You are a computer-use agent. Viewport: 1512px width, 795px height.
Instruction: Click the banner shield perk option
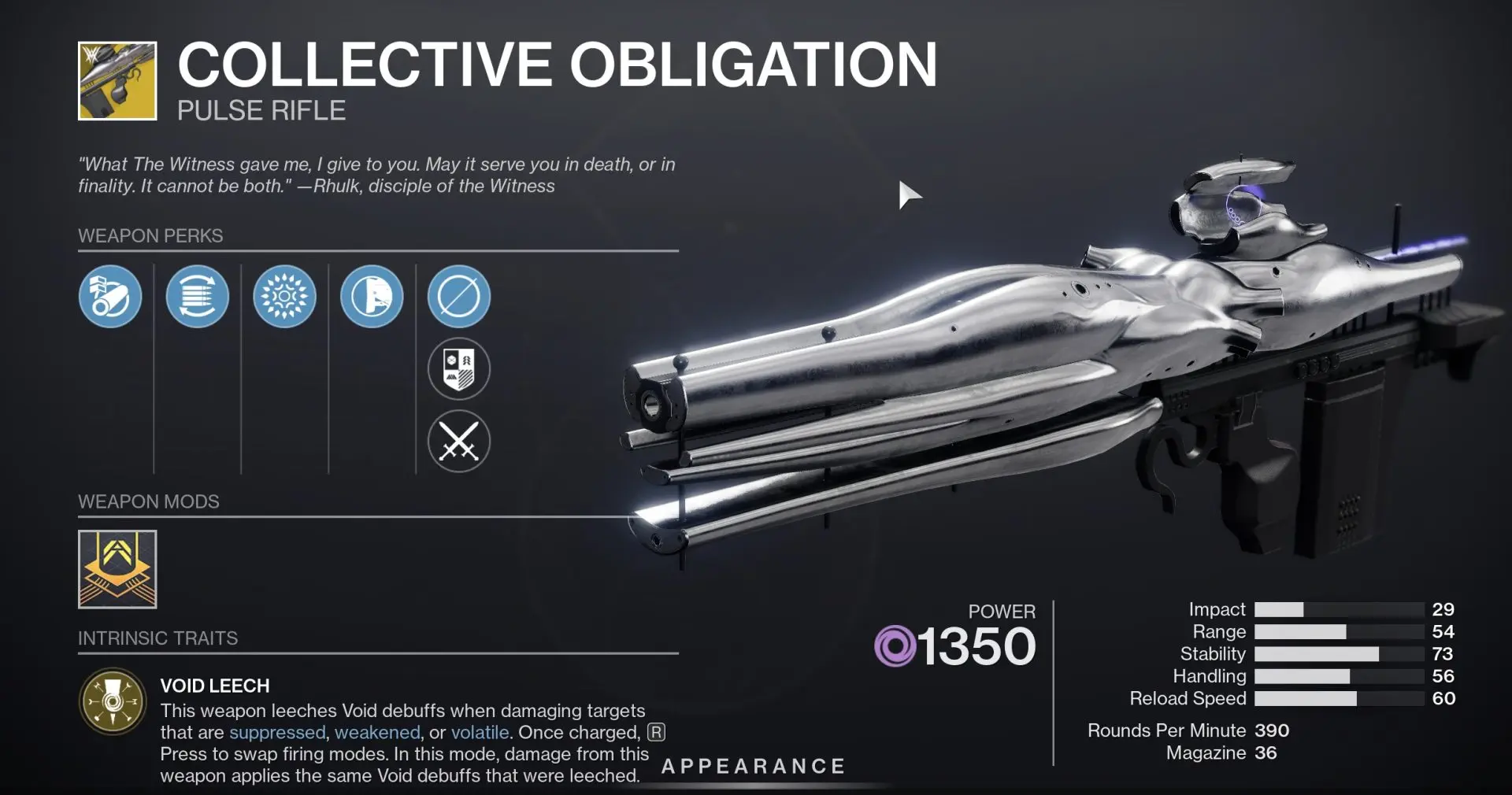459,368
